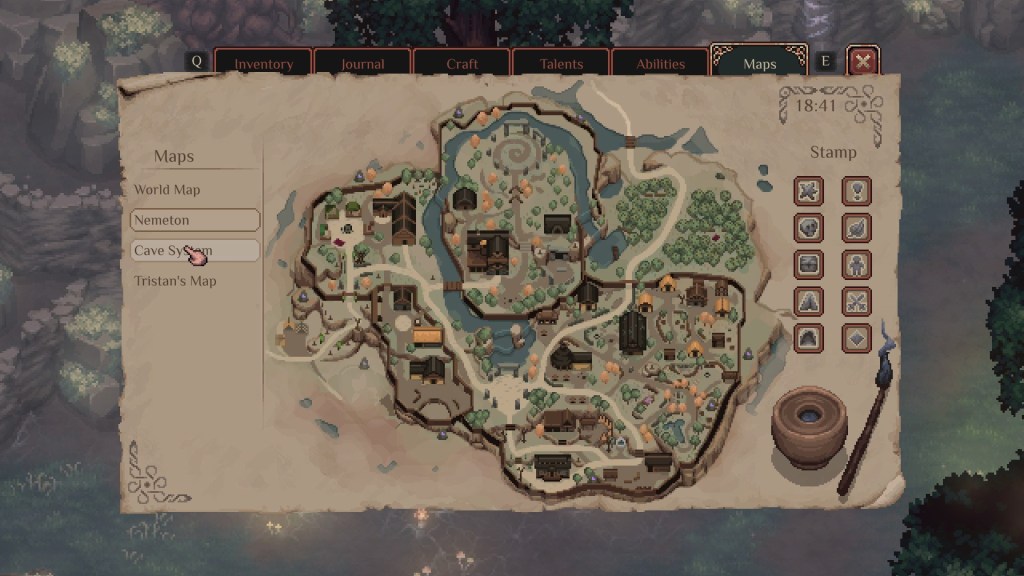1024x576 pixels.
Task: Switch to the Inventory tab
Action: pos(264,63)
